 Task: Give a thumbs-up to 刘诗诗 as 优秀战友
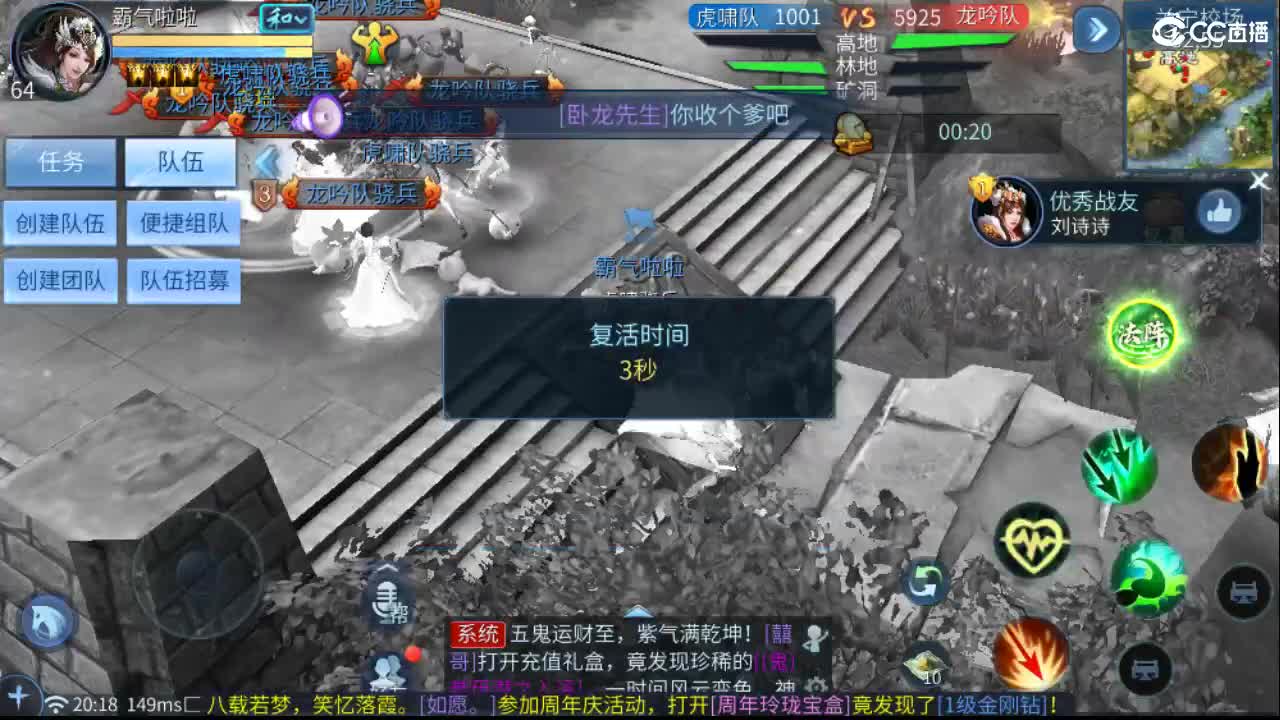1220,210
